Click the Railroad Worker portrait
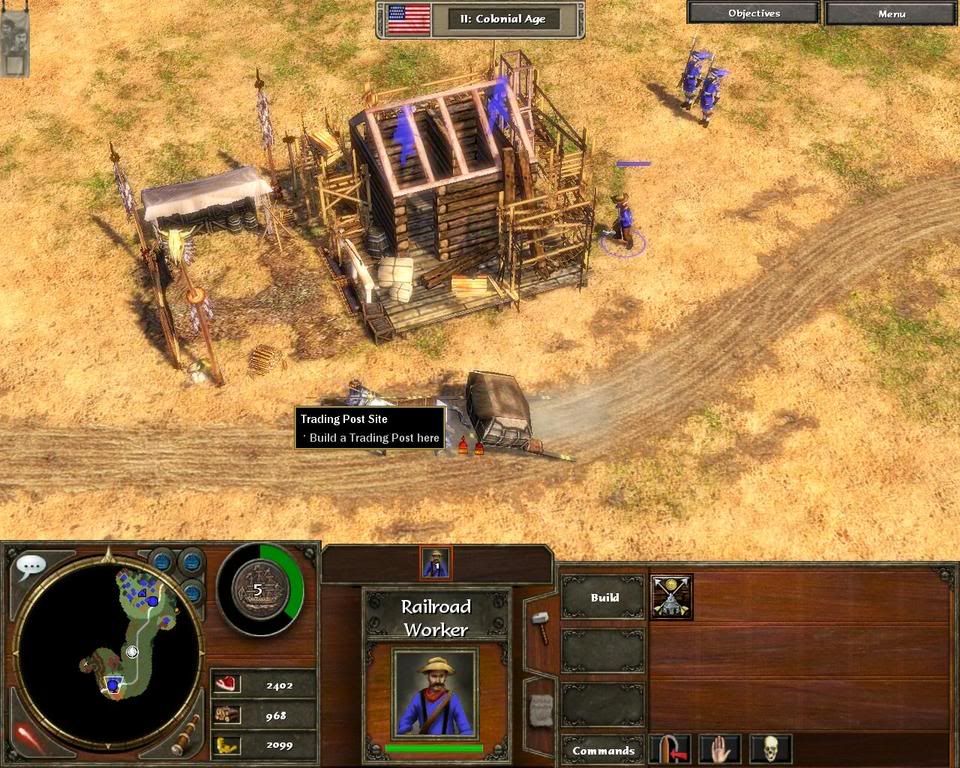 pos(435,694)
